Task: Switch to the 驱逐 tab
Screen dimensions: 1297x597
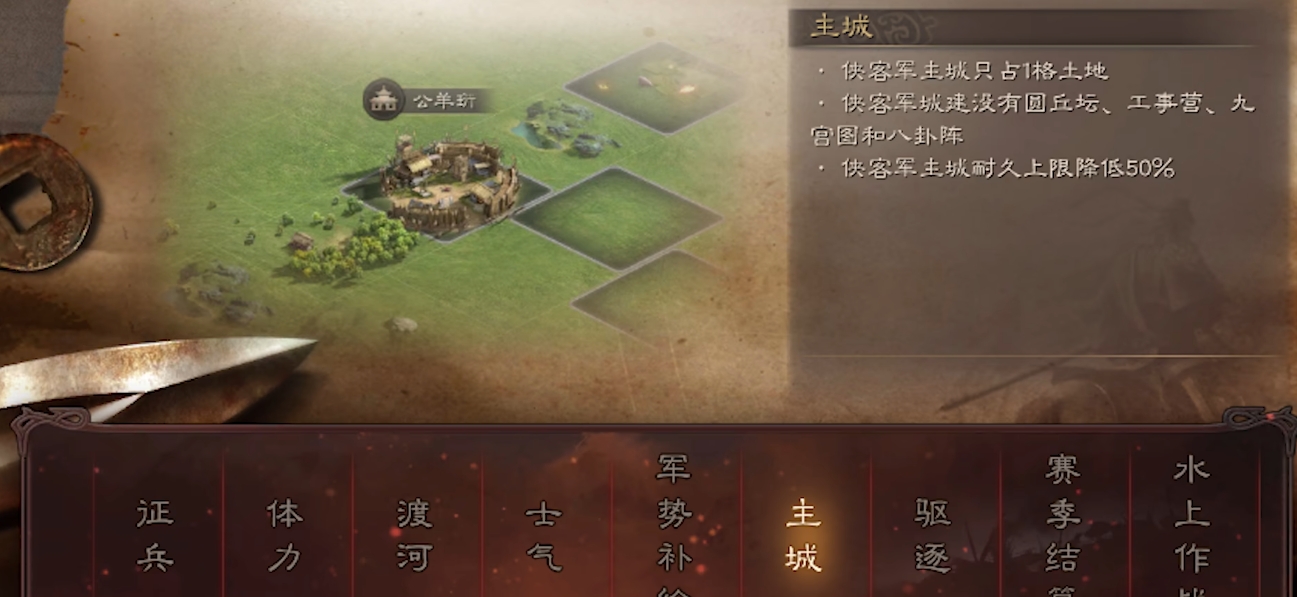Action: click(933, 535)
